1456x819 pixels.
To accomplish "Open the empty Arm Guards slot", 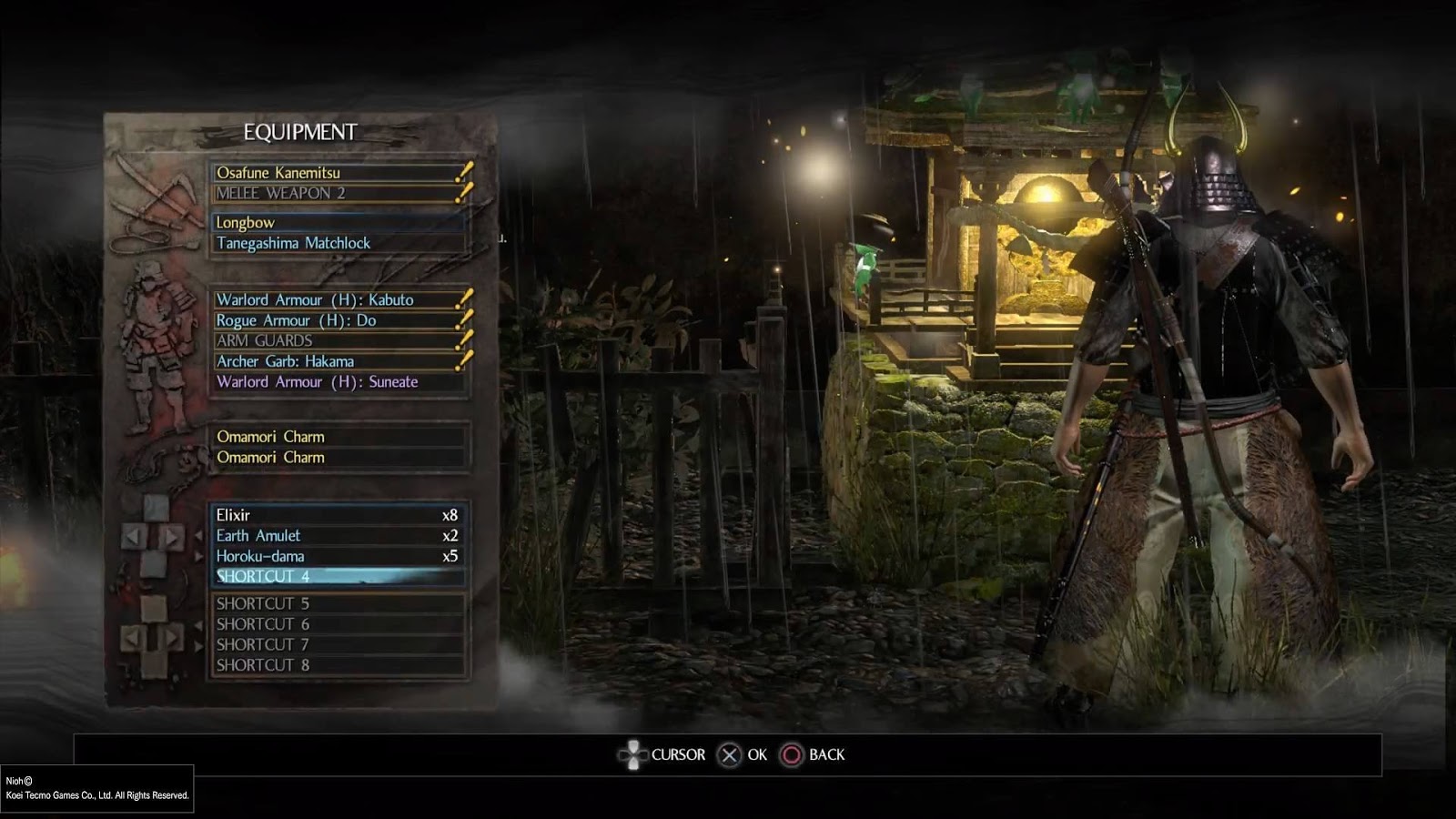I will (x=337, y=340).
